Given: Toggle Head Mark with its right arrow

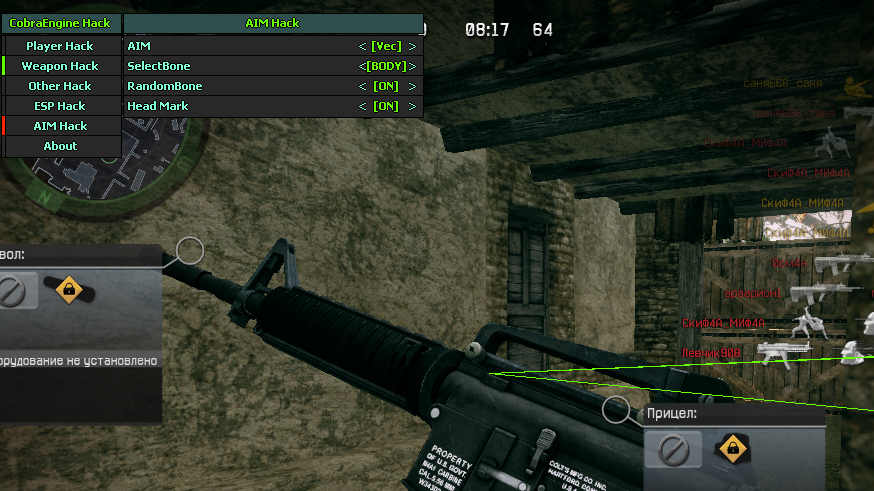Looking at the screenshot, I should [412, 106].
